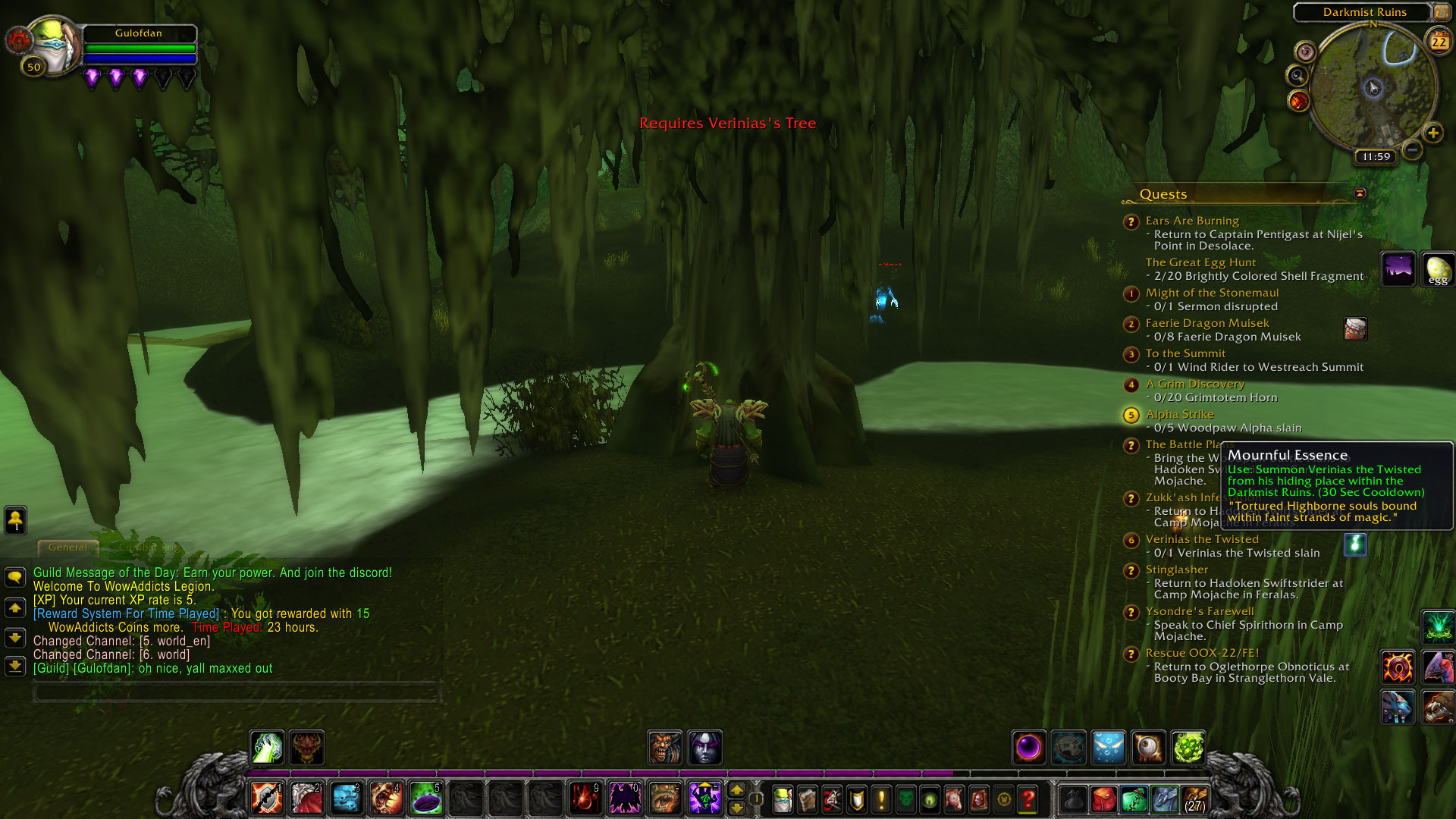Select the Alpha Strike quest entry
Screen dimensions: 1456x819
[1179, 414]
